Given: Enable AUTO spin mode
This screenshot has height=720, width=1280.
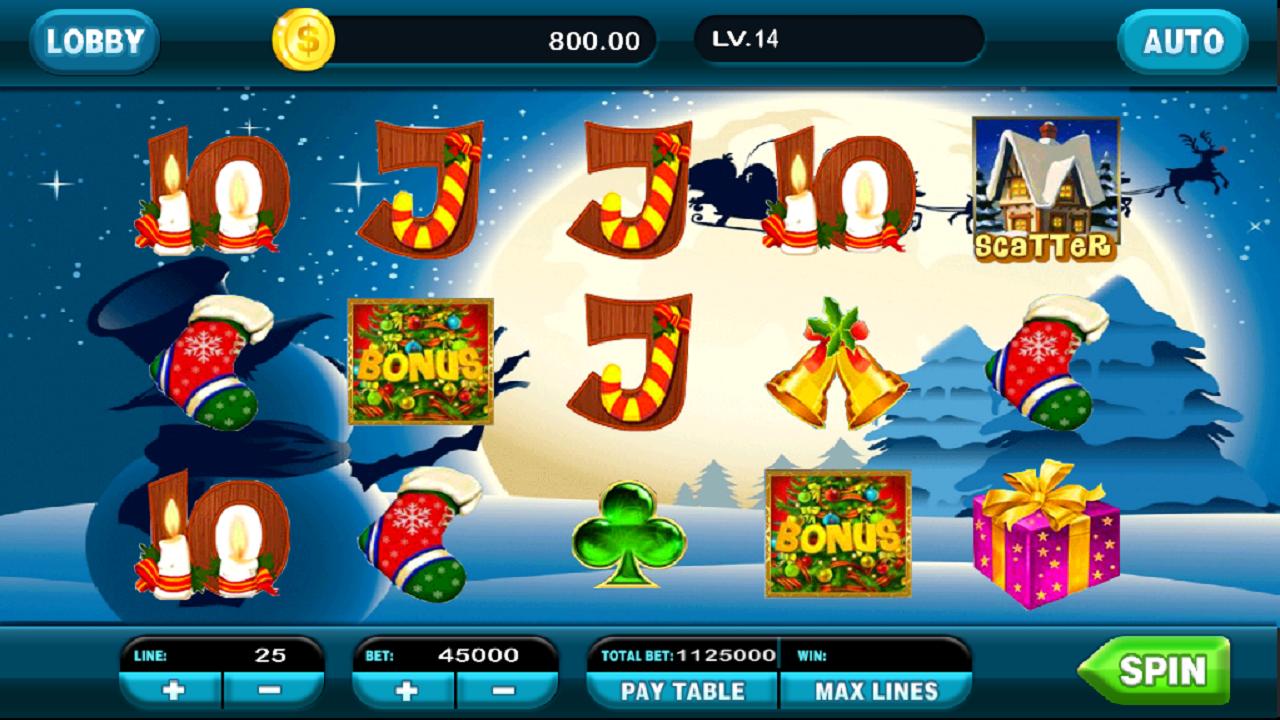Looking at the screenshot, I should pyautogui.click(x=1183, y=42).
